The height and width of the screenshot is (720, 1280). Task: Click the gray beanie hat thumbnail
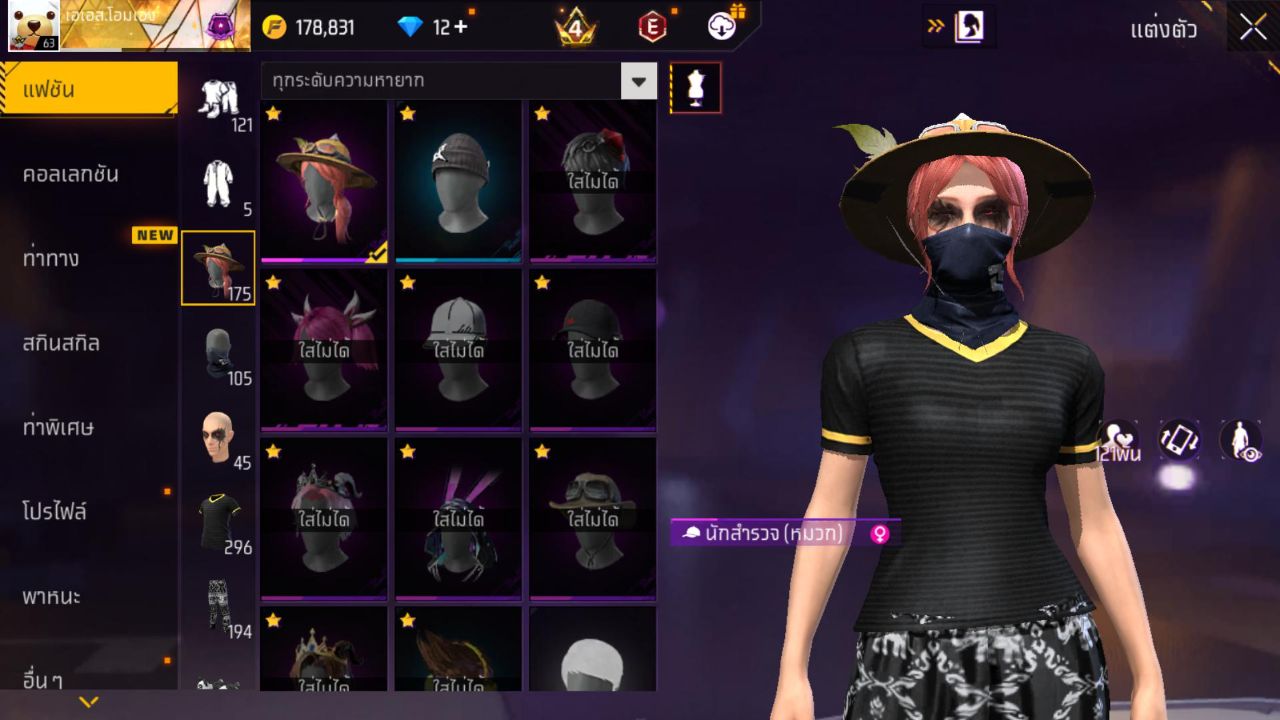pyautogui.click(x=458, y=180)
